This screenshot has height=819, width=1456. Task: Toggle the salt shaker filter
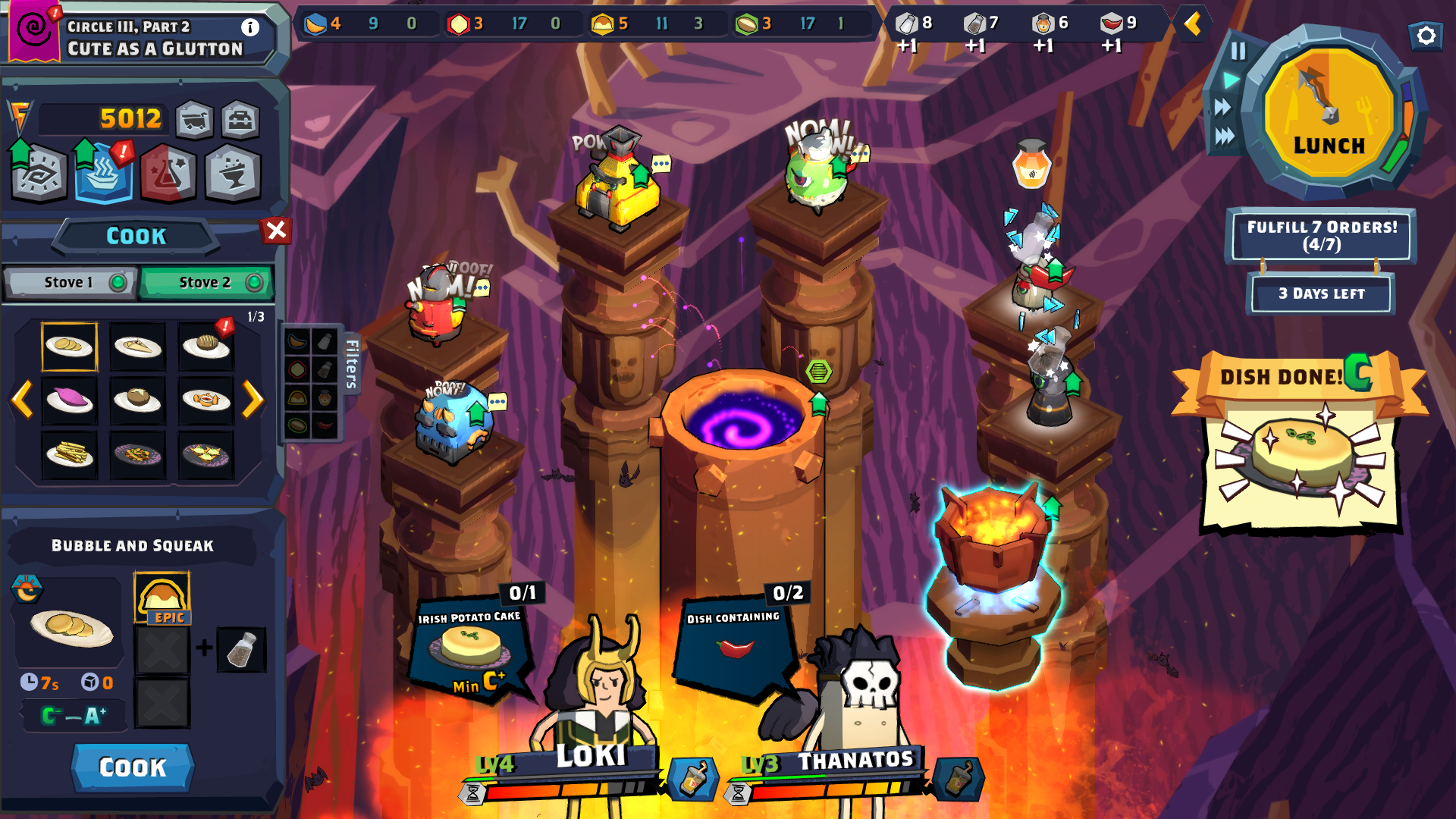(325, 342)
